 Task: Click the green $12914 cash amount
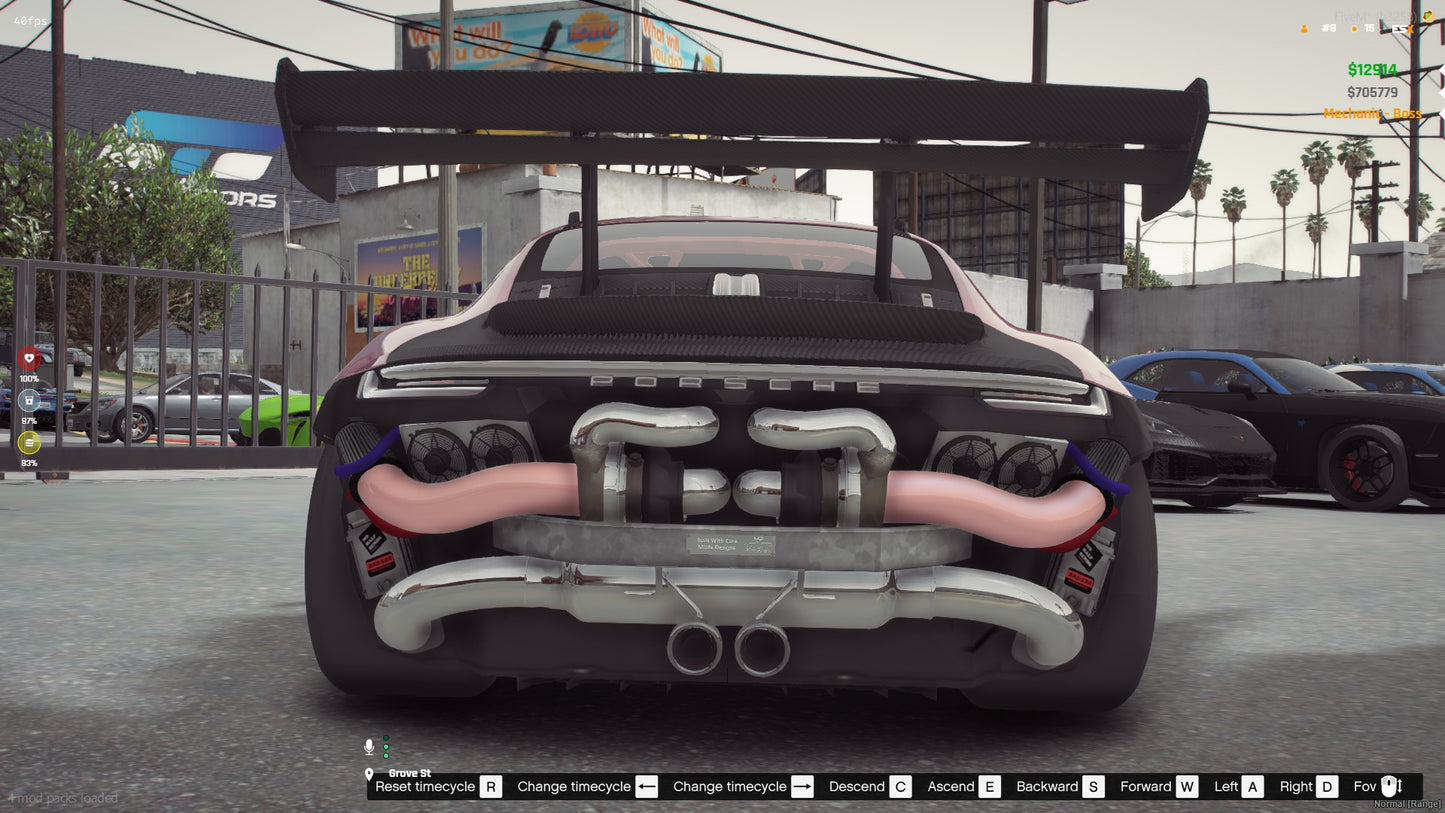[1372, 69]
